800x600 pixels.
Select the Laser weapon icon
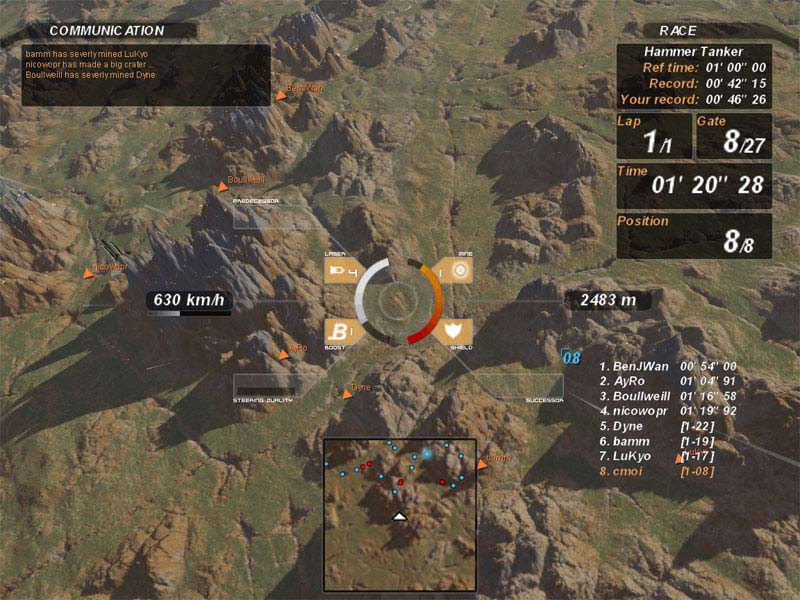340,271
